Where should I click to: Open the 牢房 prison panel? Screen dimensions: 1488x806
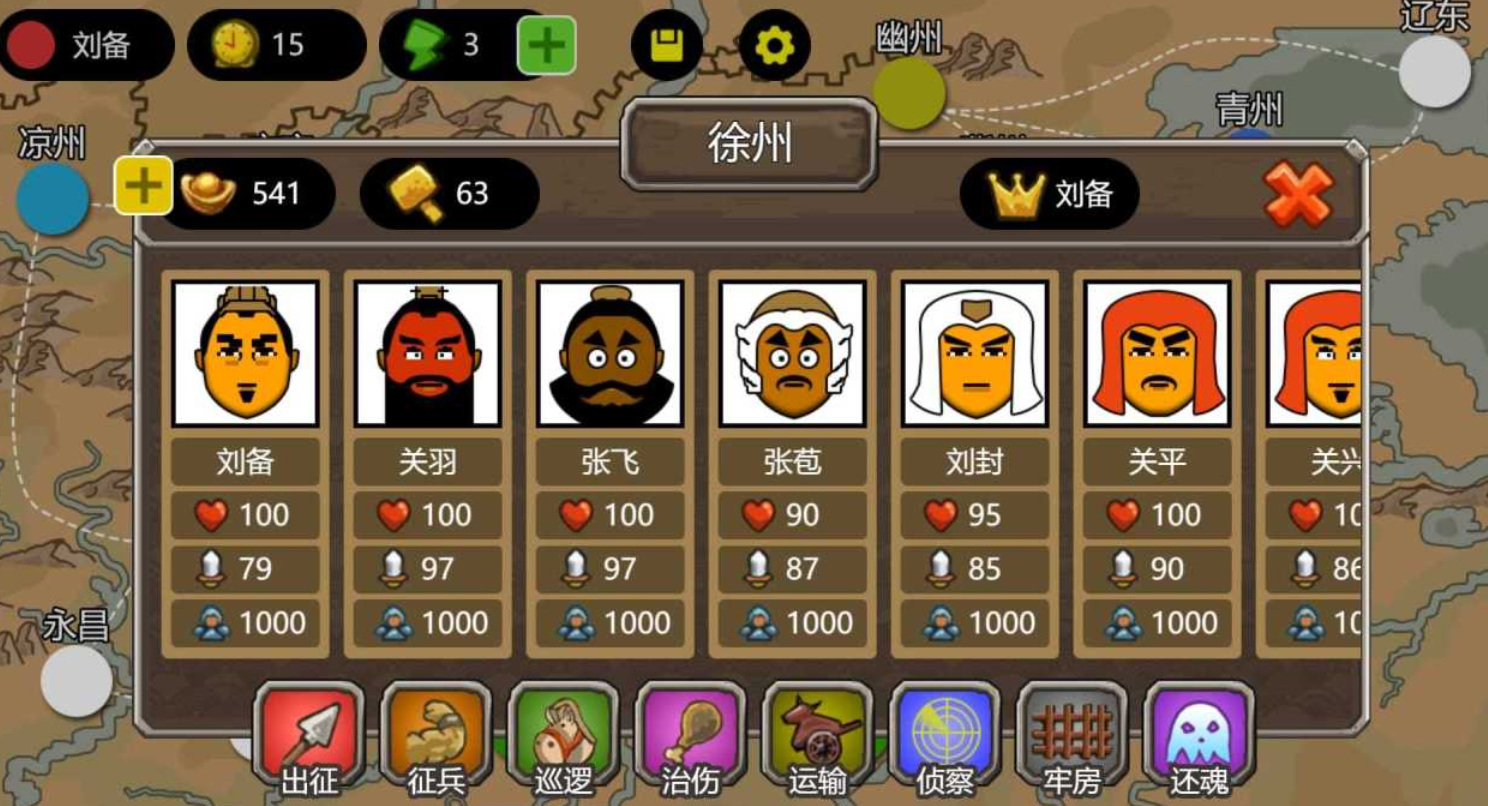[x=1072, y=735]
